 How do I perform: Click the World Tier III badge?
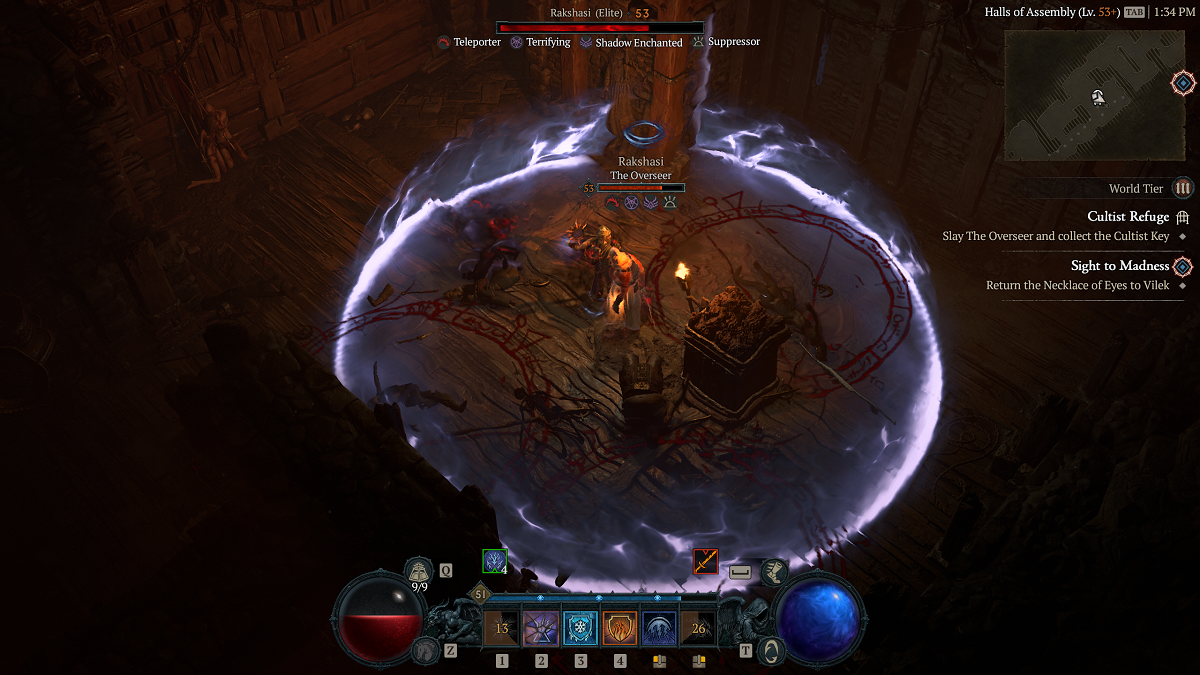(x=1183, y=188)
